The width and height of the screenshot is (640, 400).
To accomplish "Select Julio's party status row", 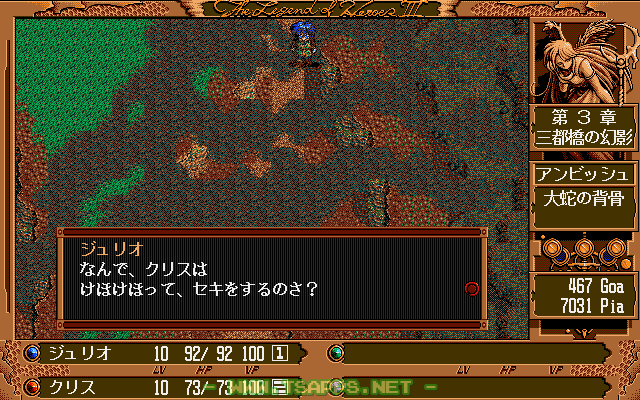I will click(x=160, y=352).
